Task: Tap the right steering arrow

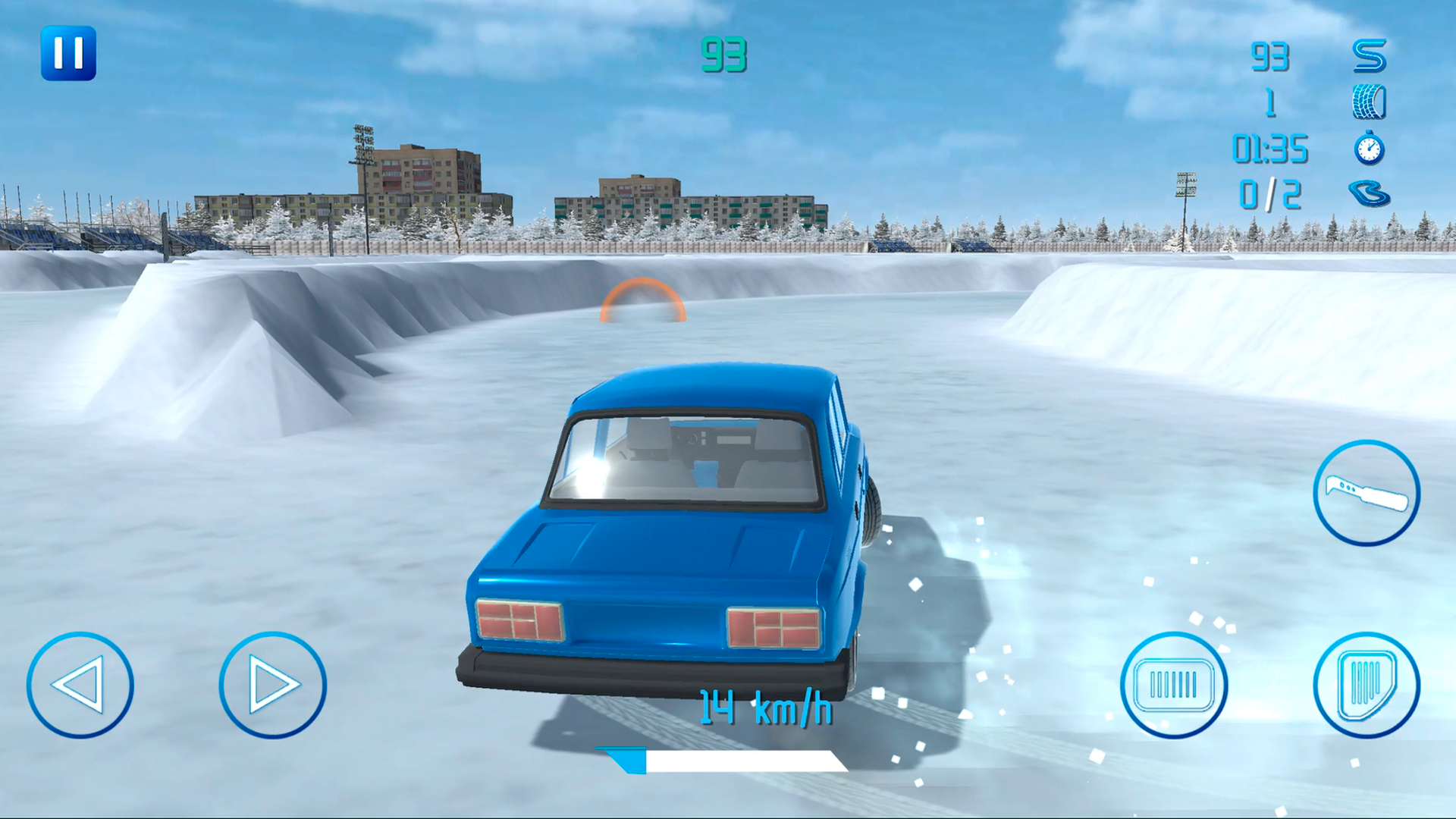Action: click(273, 685)
